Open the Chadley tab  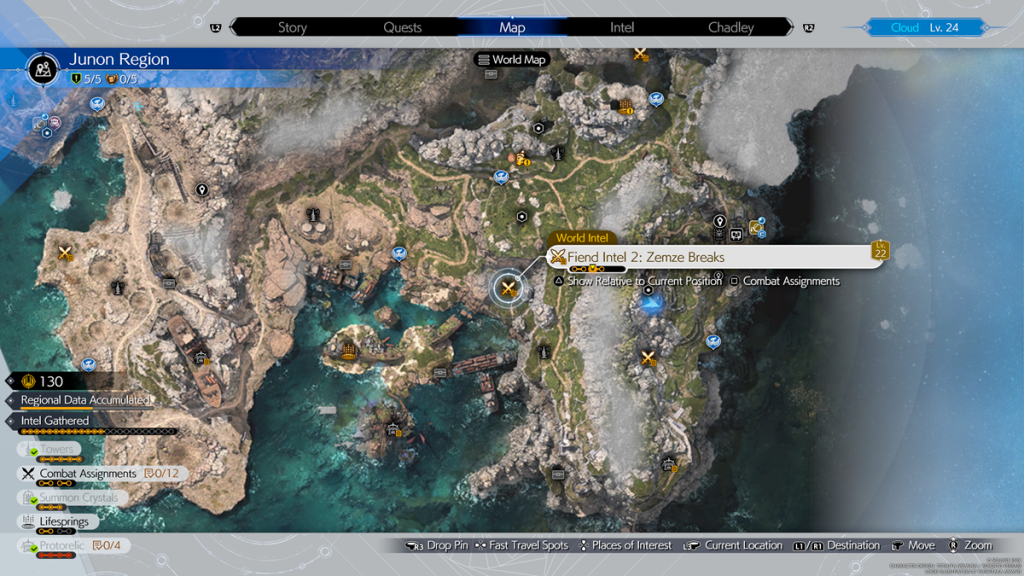(x=731, y=28)
